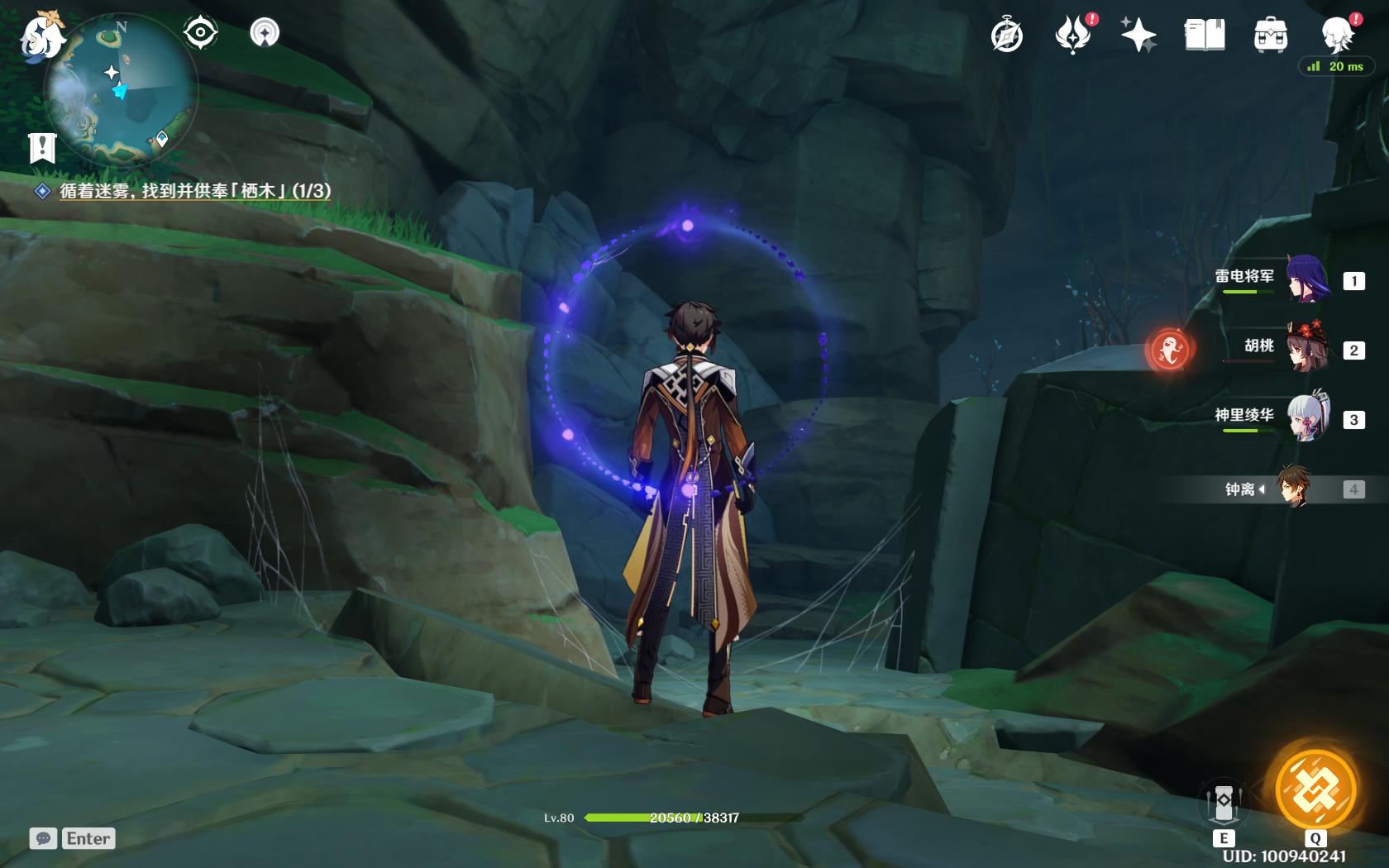Unleash the glowing orange elemental burst

(1315, 788)
